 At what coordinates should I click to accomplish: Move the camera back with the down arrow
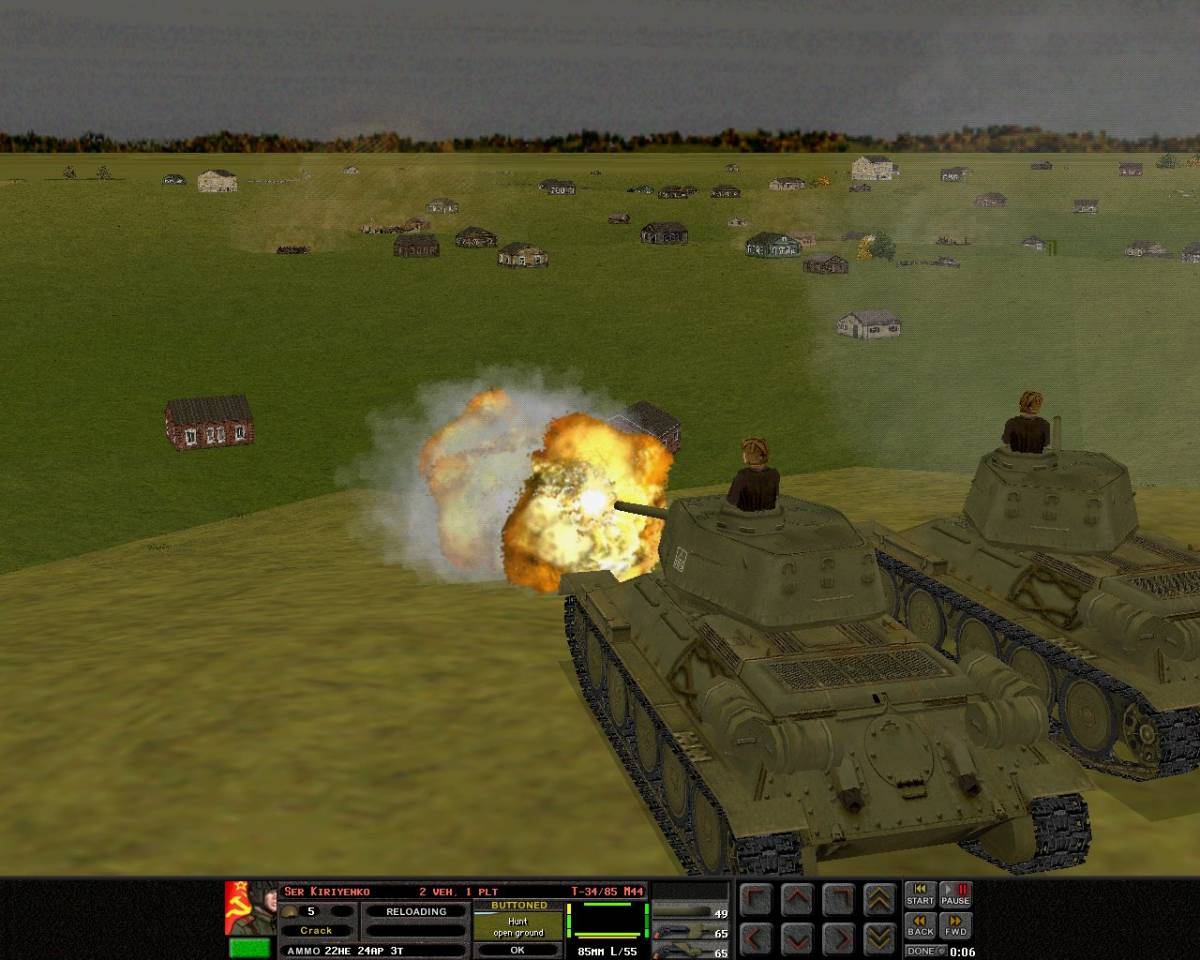[x=796, y=938]
